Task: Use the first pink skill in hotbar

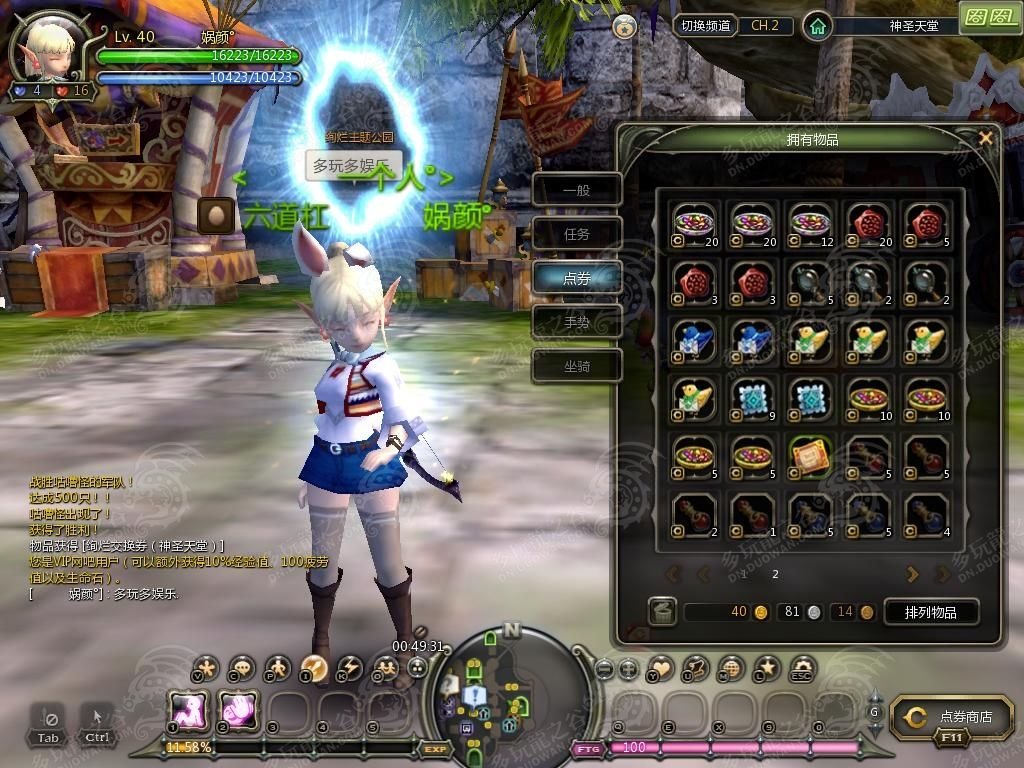Action: tap(187, 712)
